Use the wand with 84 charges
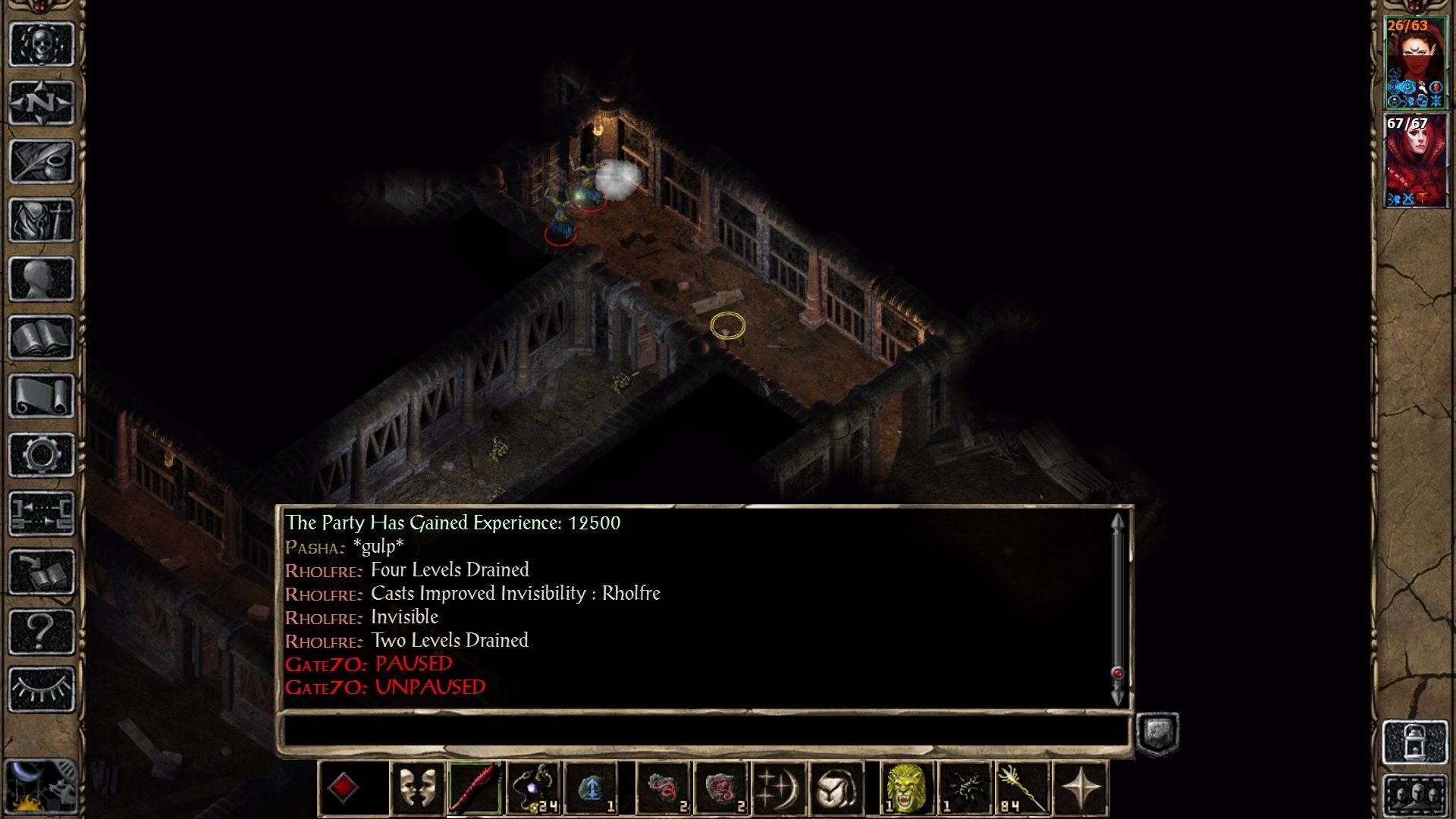The width and height of the screenshot is (1456, 819). (1022, 785)
